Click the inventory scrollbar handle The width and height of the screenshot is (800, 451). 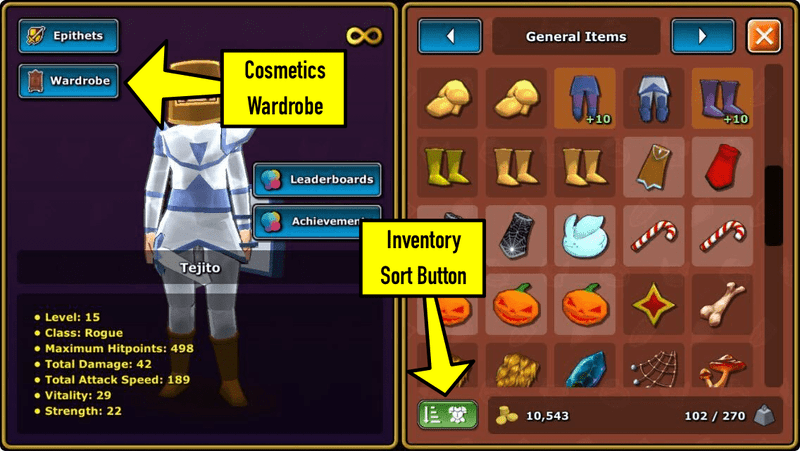pos(773,204)
